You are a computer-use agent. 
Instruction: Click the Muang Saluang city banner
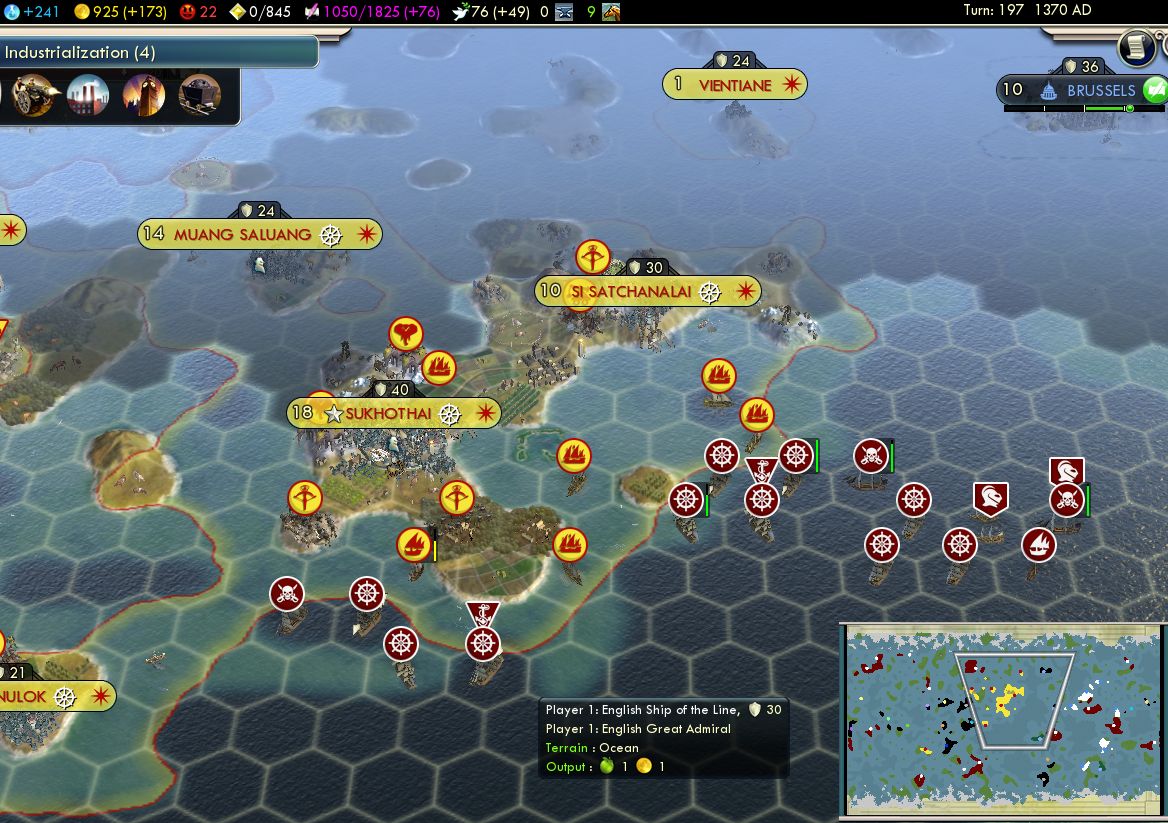259,235
